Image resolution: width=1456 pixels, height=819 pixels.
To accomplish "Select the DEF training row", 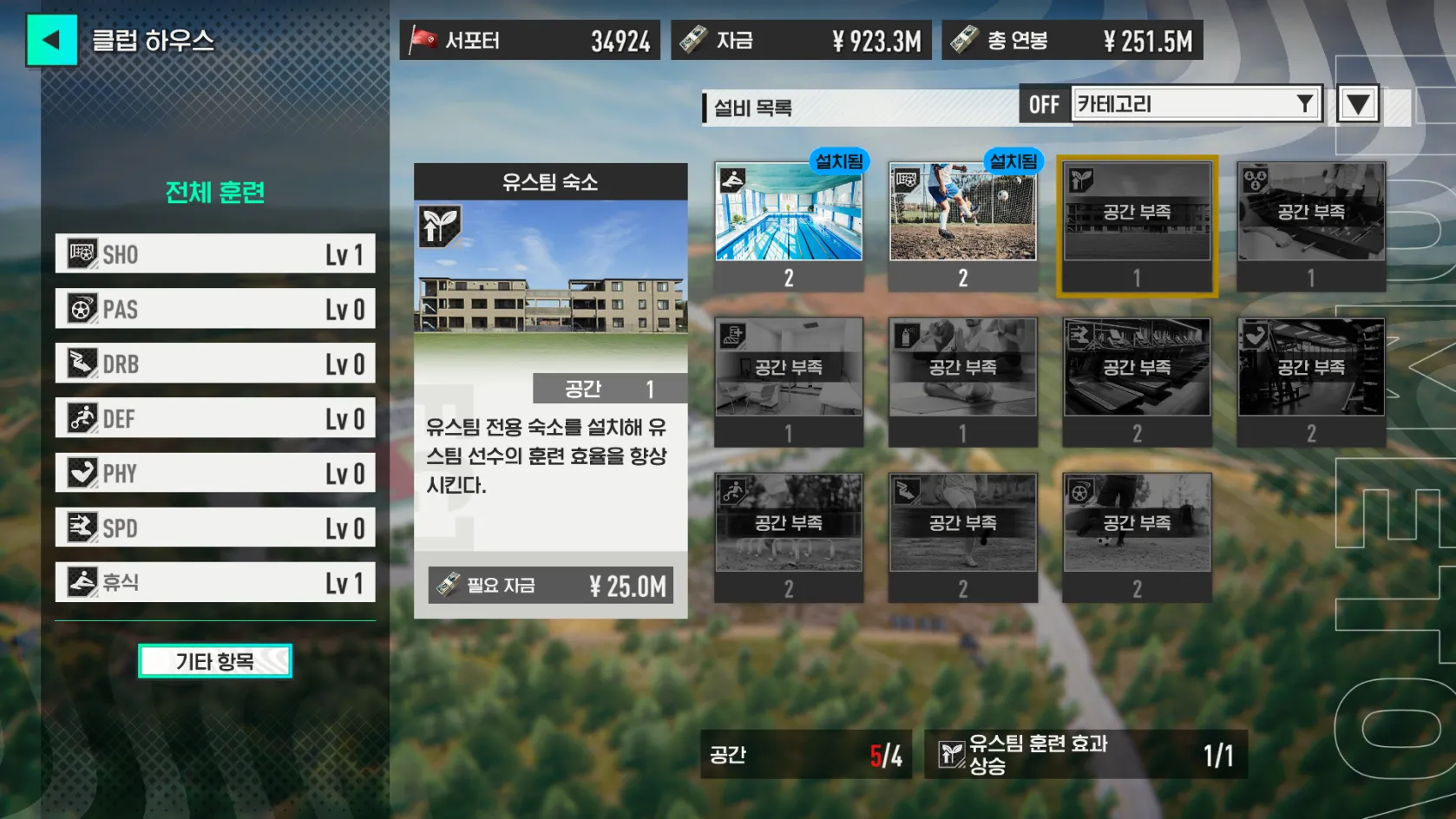I will (215, 418).
